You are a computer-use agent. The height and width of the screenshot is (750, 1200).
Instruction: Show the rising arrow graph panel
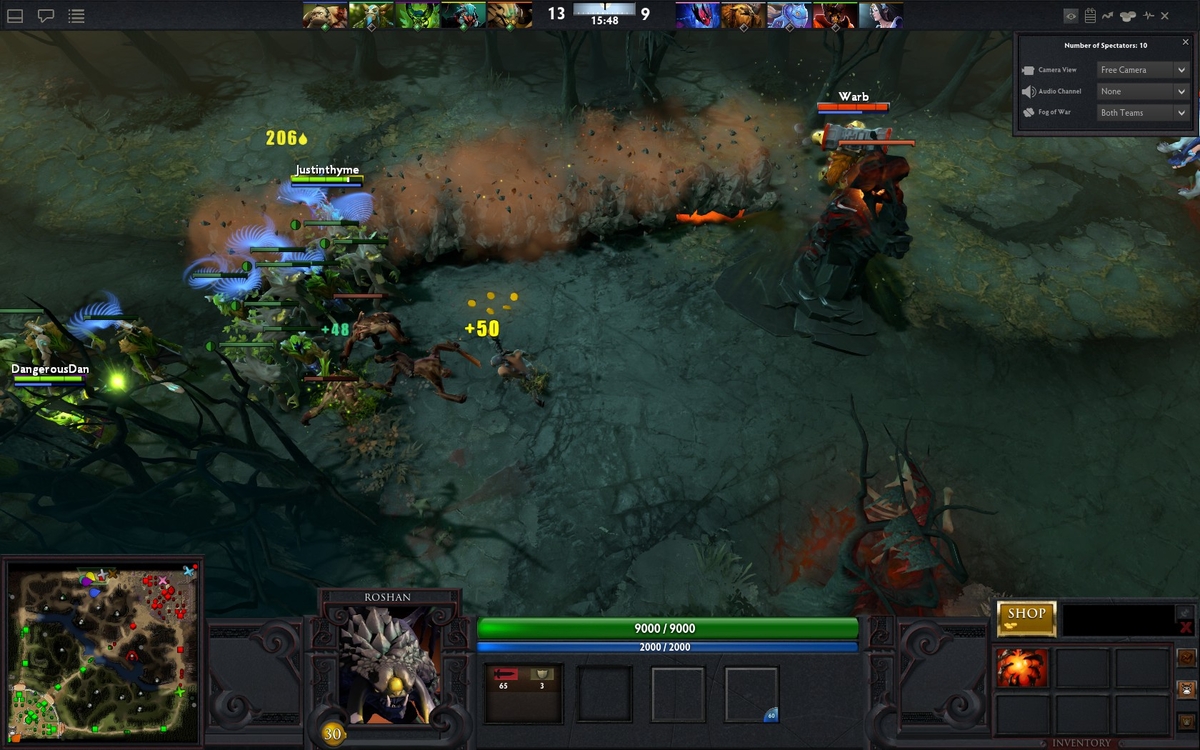1108,16
